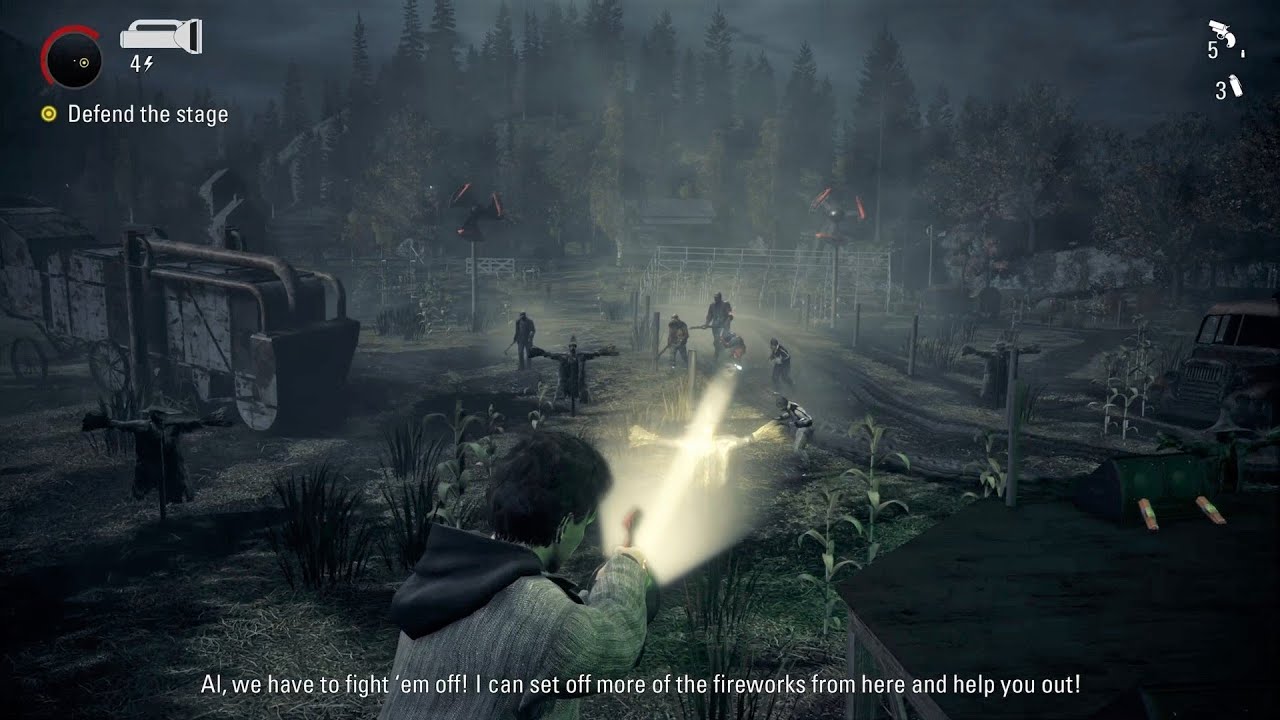Select the flashlight battery icon
The image size is (1280, 720).
(x=160, y=37)
